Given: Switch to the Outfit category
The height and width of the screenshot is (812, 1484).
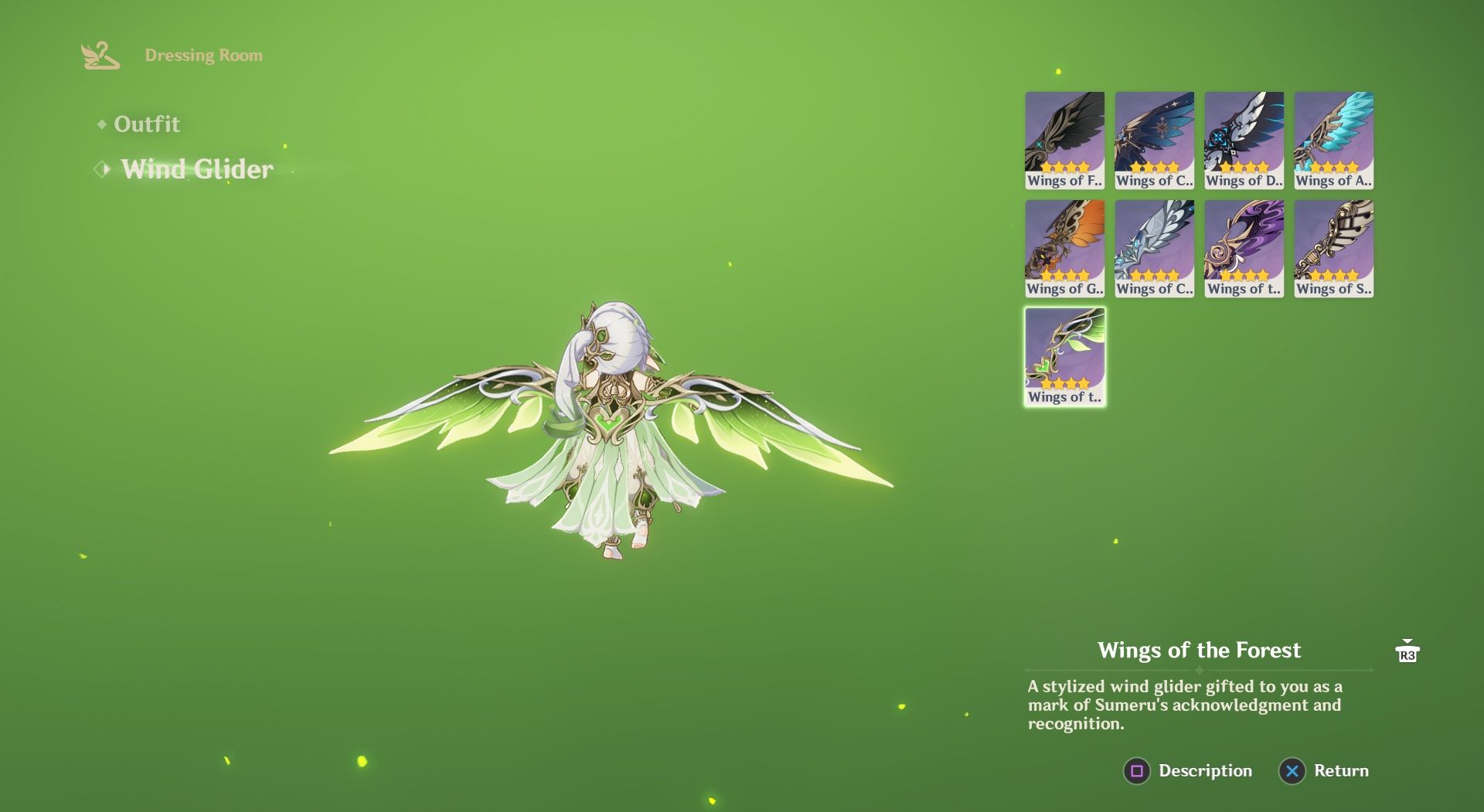Looking at the screenshot, I should pos(147,124).
